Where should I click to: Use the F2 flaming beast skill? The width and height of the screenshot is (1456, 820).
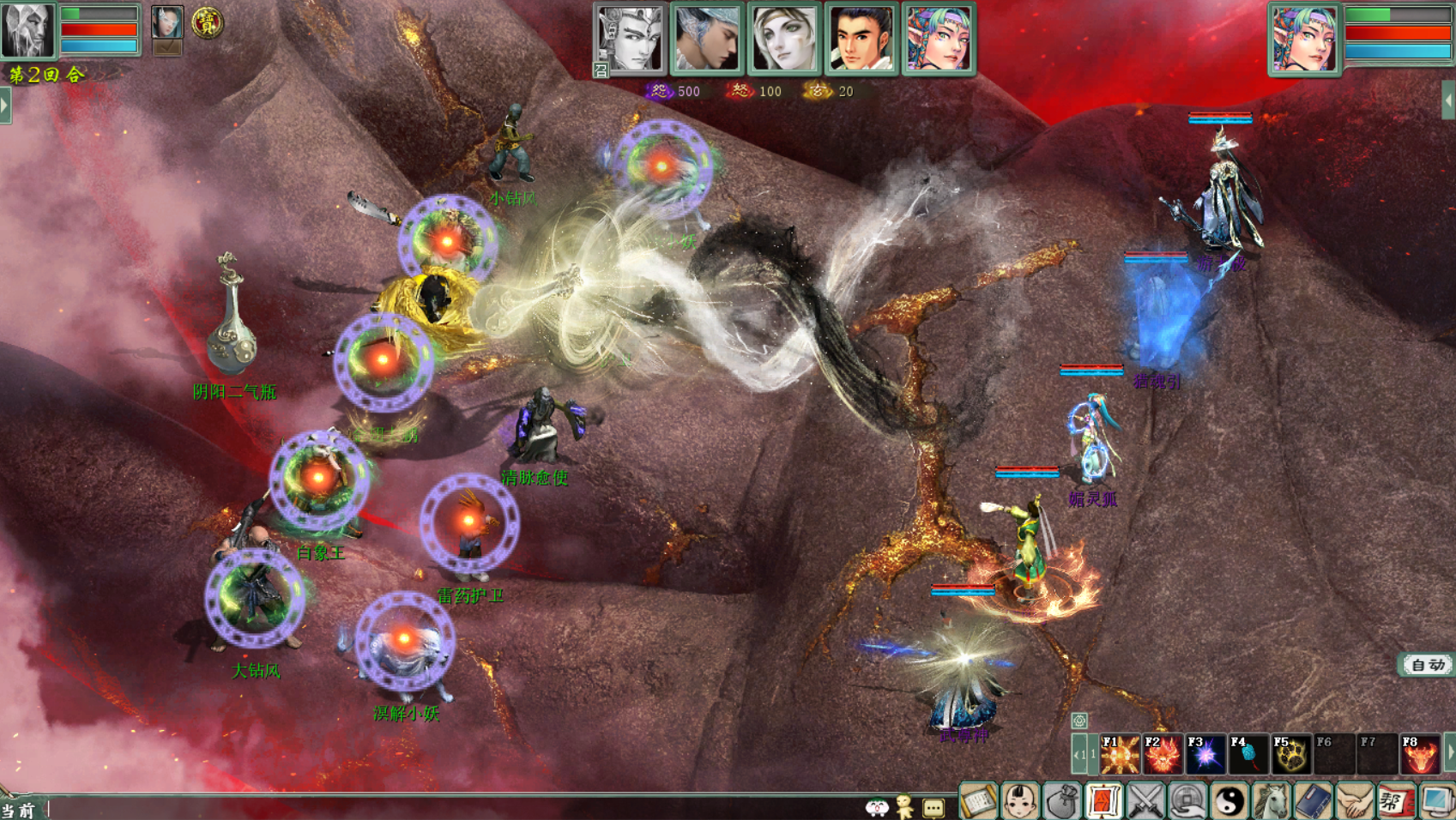click(1162, 754)
